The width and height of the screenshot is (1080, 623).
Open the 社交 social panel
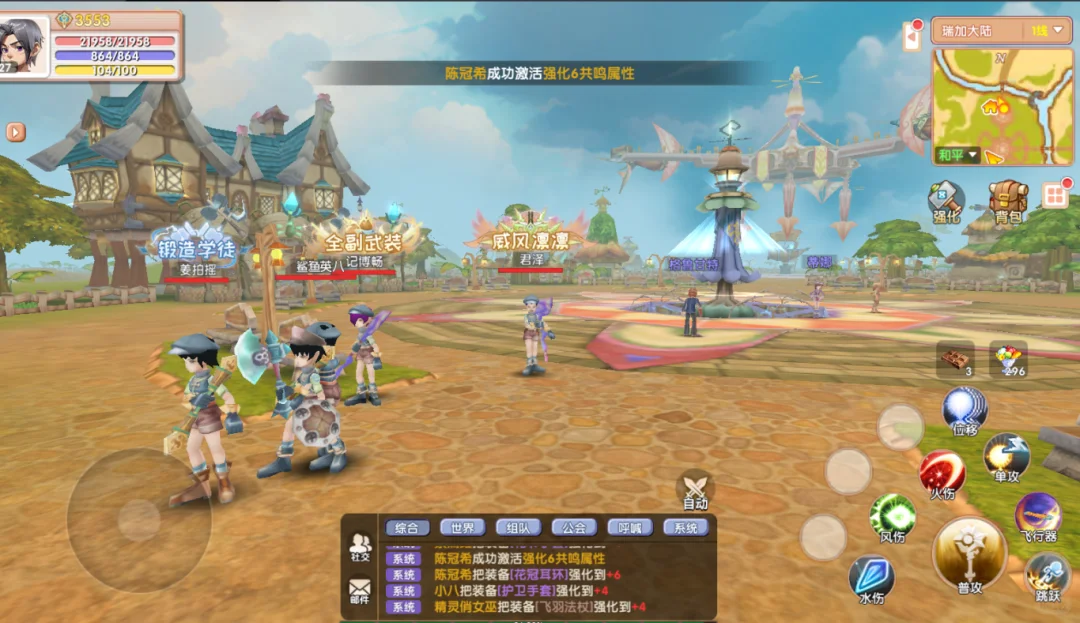click(359, 547)
